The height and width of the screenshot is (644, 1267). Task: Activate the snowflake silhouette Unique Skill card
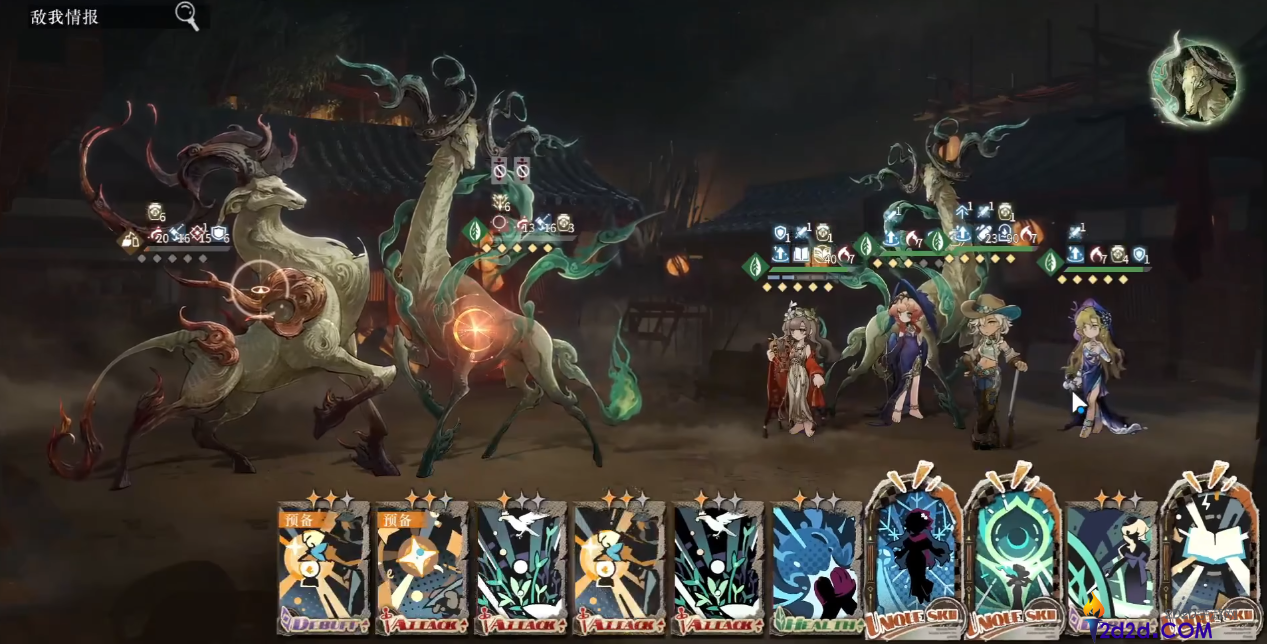coord(913,560)
